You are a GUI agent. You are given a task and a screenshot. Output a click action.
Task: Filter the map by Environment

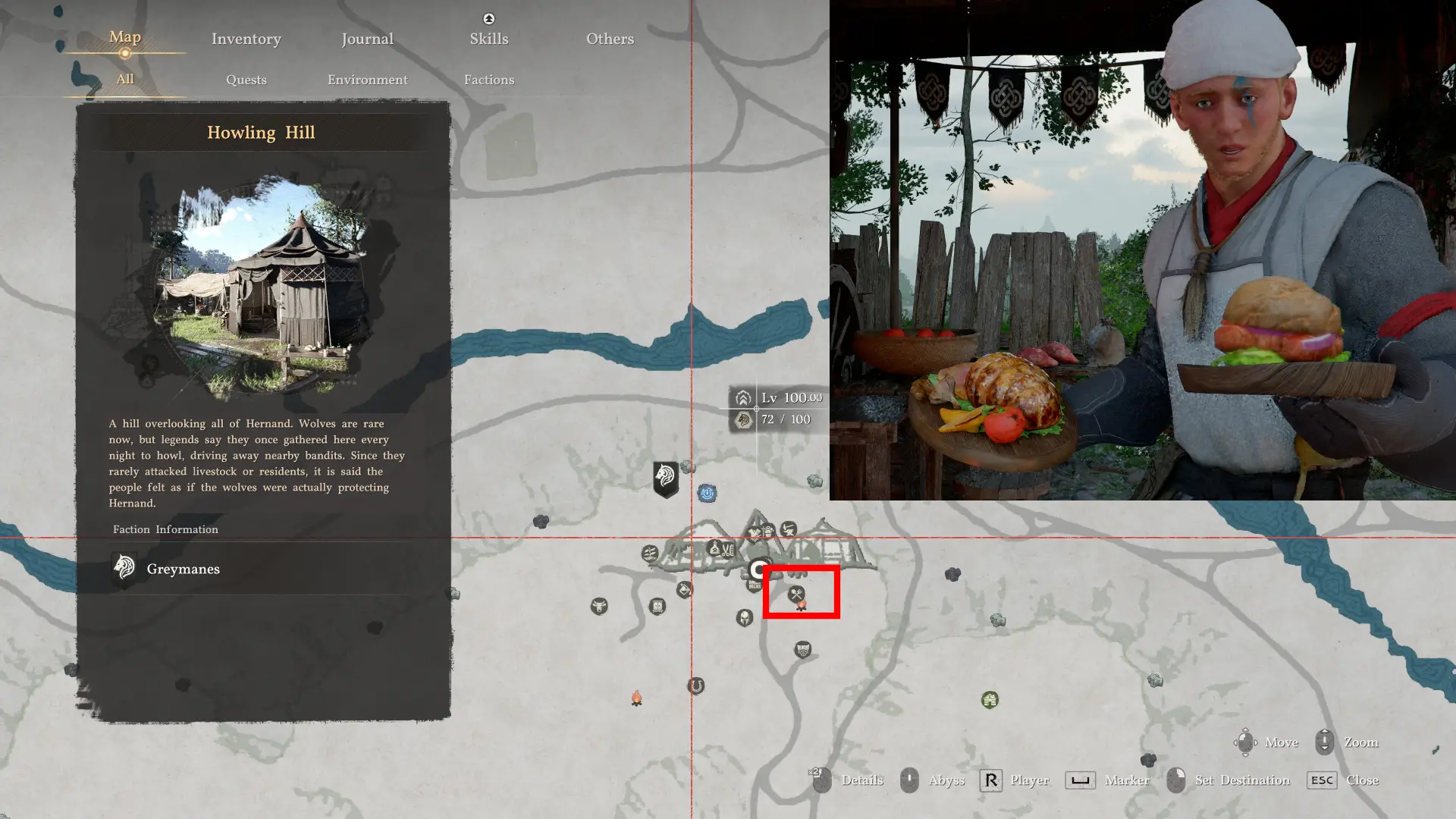pyautogui.click(x=367, y=80)
